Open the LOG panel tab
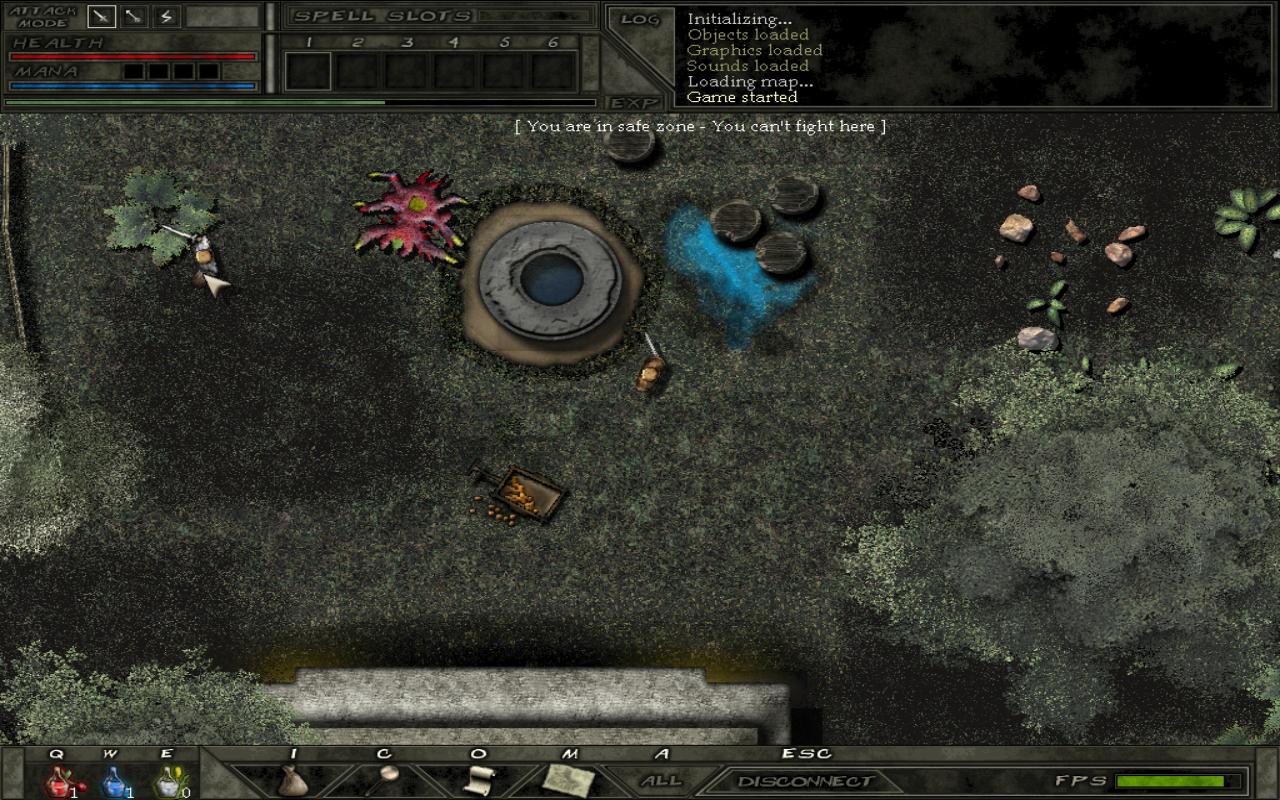Viewport: 1280px width, 800px height. tap(638, 20)
